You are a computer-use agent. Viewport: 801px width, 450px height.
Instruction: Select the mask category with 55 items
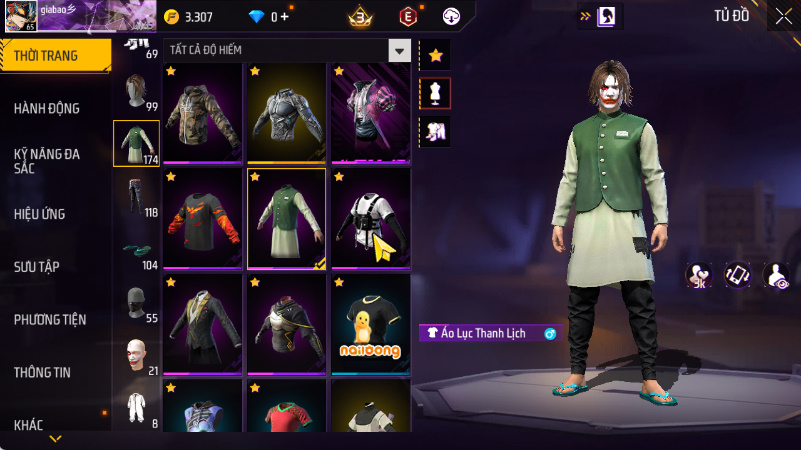(x=136, y=303)
